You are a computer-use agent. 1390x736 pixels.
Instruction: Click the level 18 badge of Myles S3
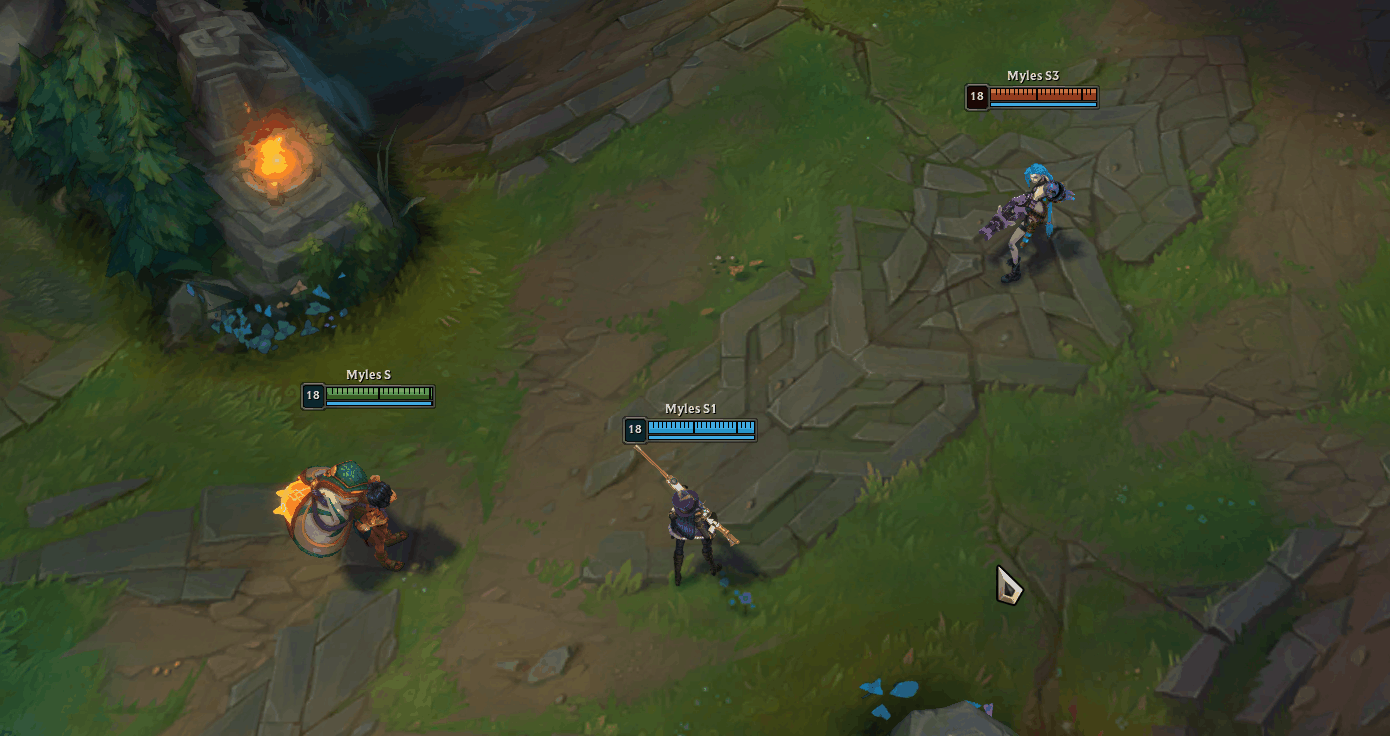977,97
